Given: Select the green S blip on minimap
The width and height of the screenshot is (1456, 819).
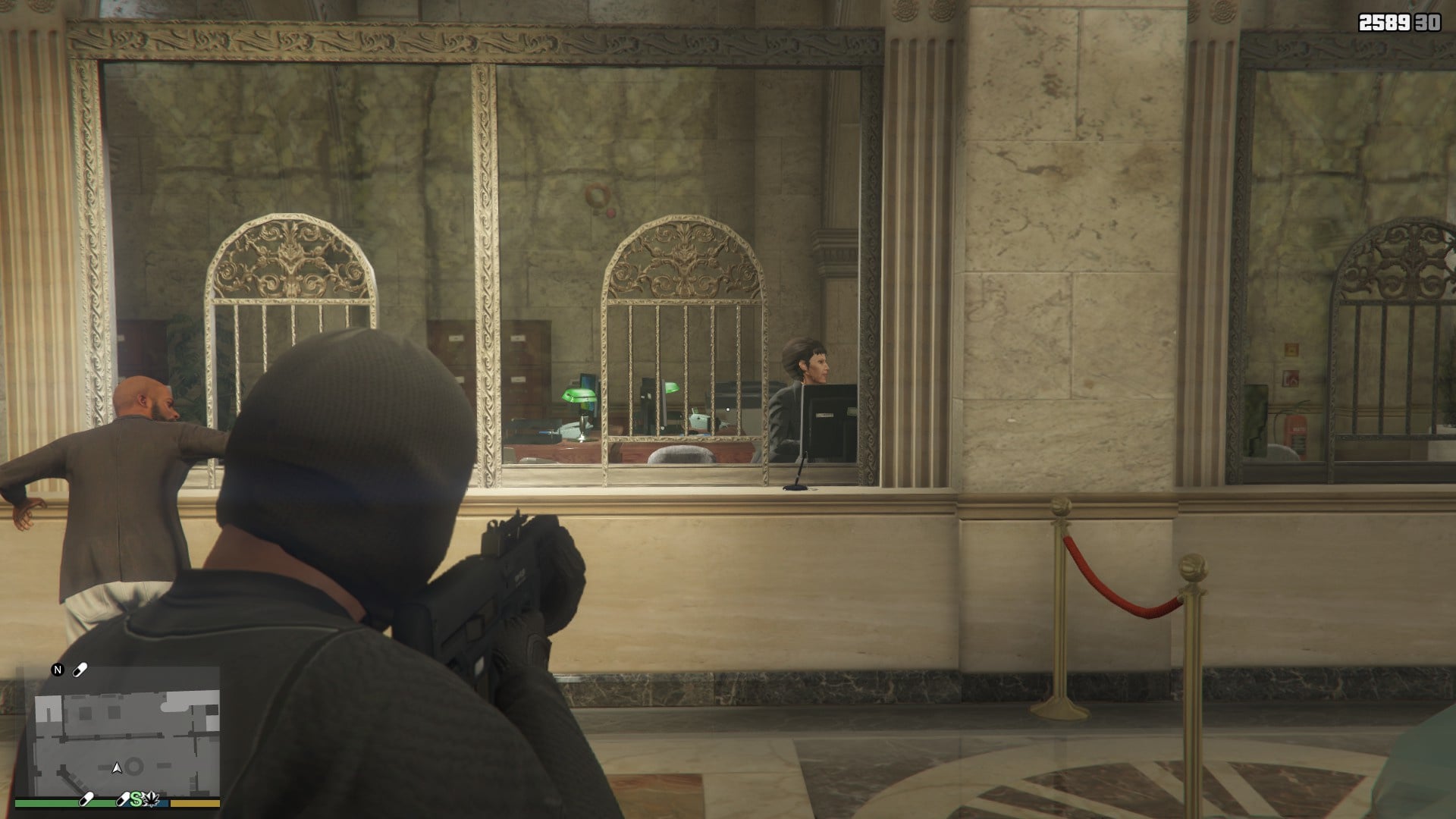Looking at the screenshot, I should (x=136, y=798).
